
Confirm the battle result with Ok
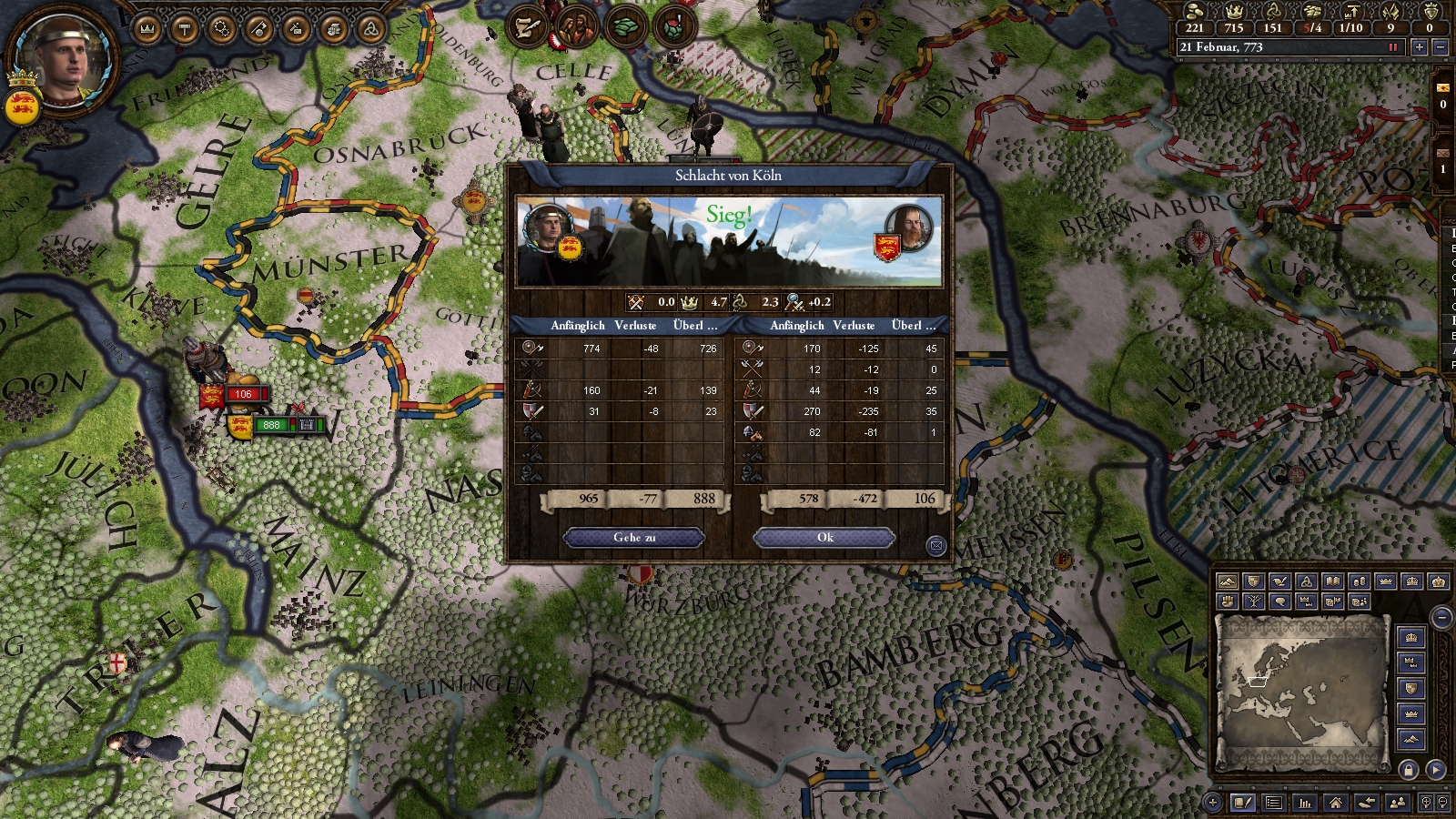pyautogui.click(x=824, y=538)
